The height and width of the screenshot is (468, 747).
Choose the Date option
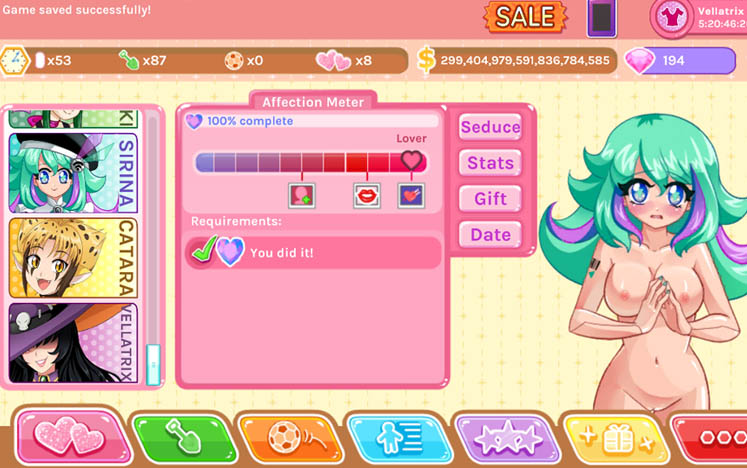(x=490, y=235)
